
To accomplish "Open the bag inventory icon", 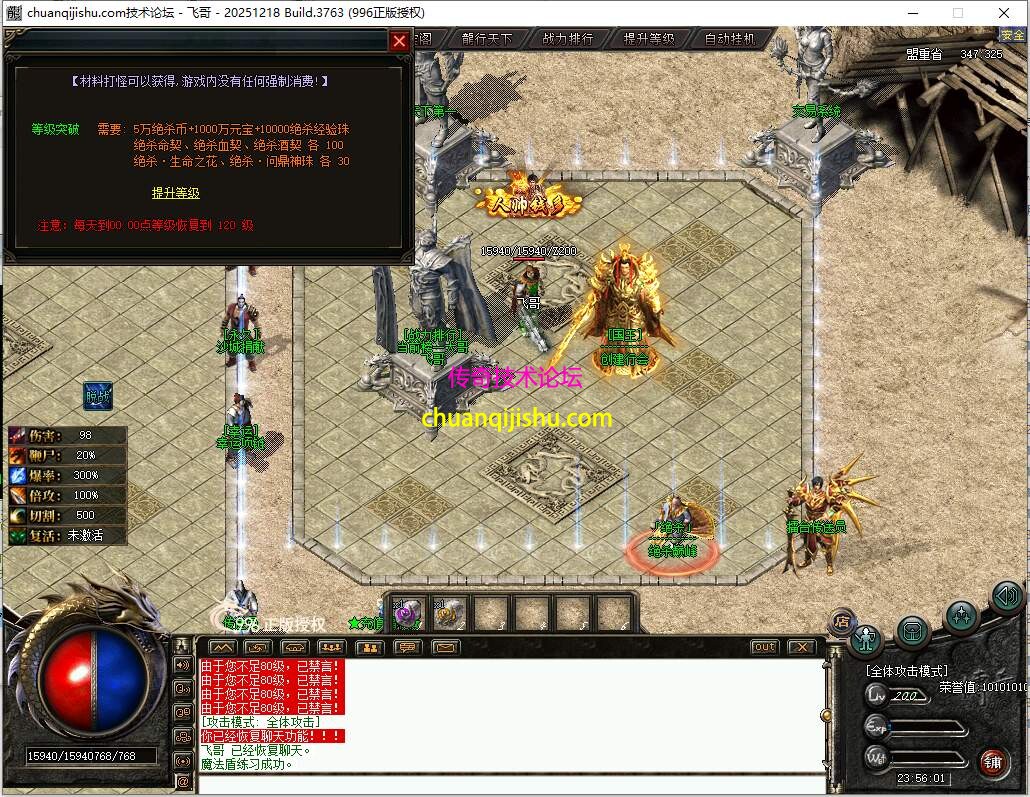I will 913,631.
